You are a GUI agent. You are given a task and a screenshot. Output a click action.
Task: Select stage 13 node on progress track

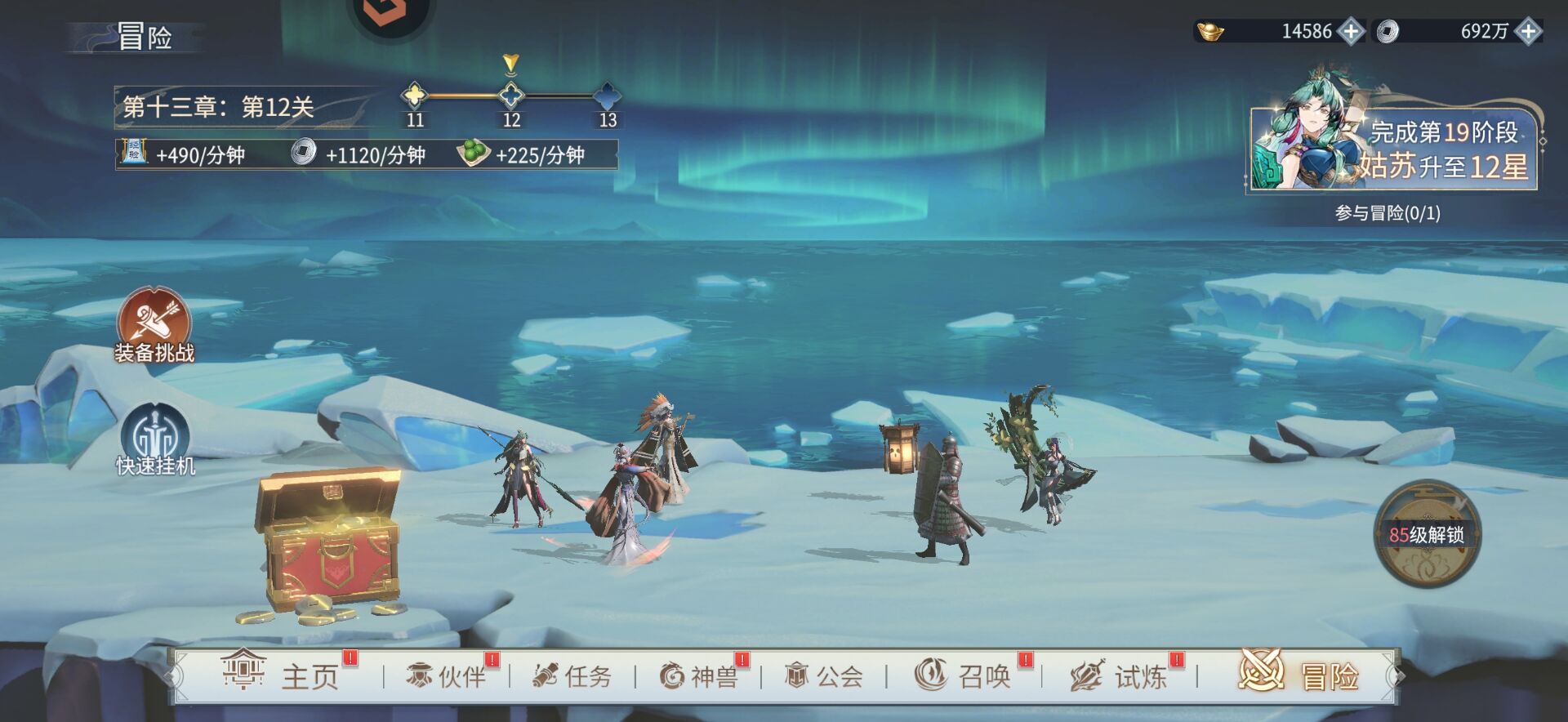[x=608, y=96]
